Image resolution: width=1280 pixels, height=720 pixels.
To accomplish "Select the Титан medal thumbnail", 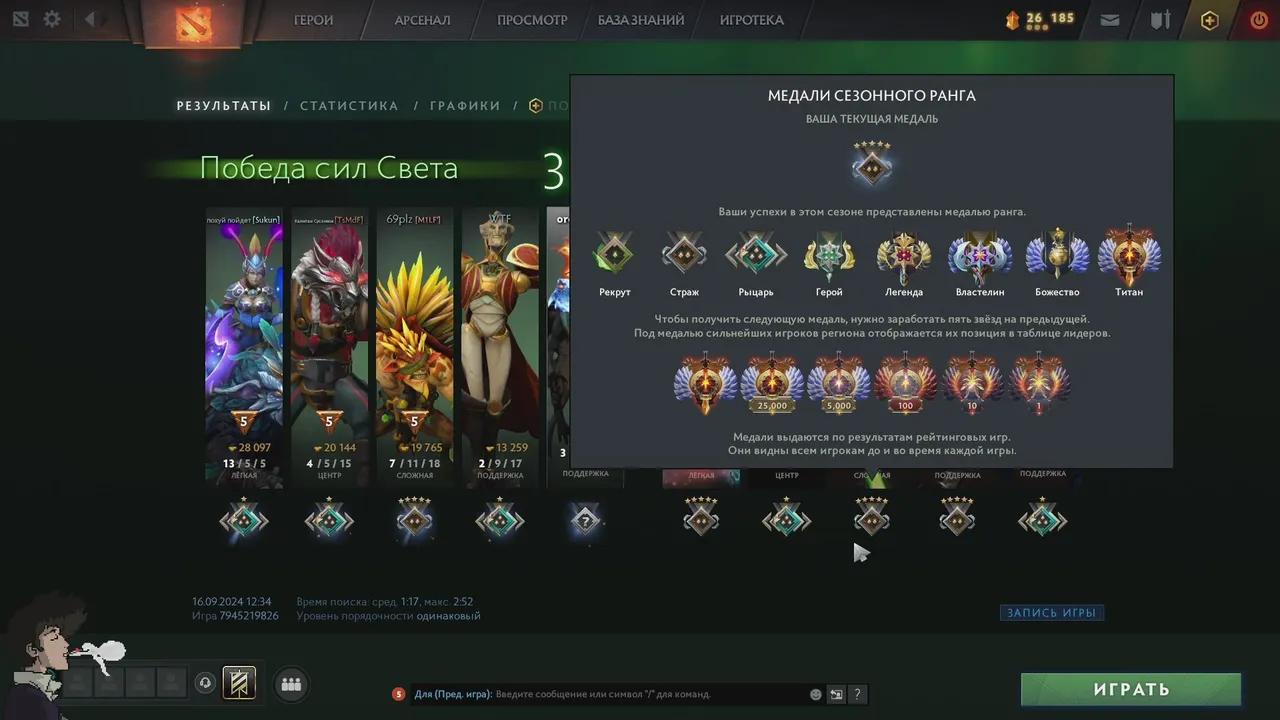I will pos(1128,255).
